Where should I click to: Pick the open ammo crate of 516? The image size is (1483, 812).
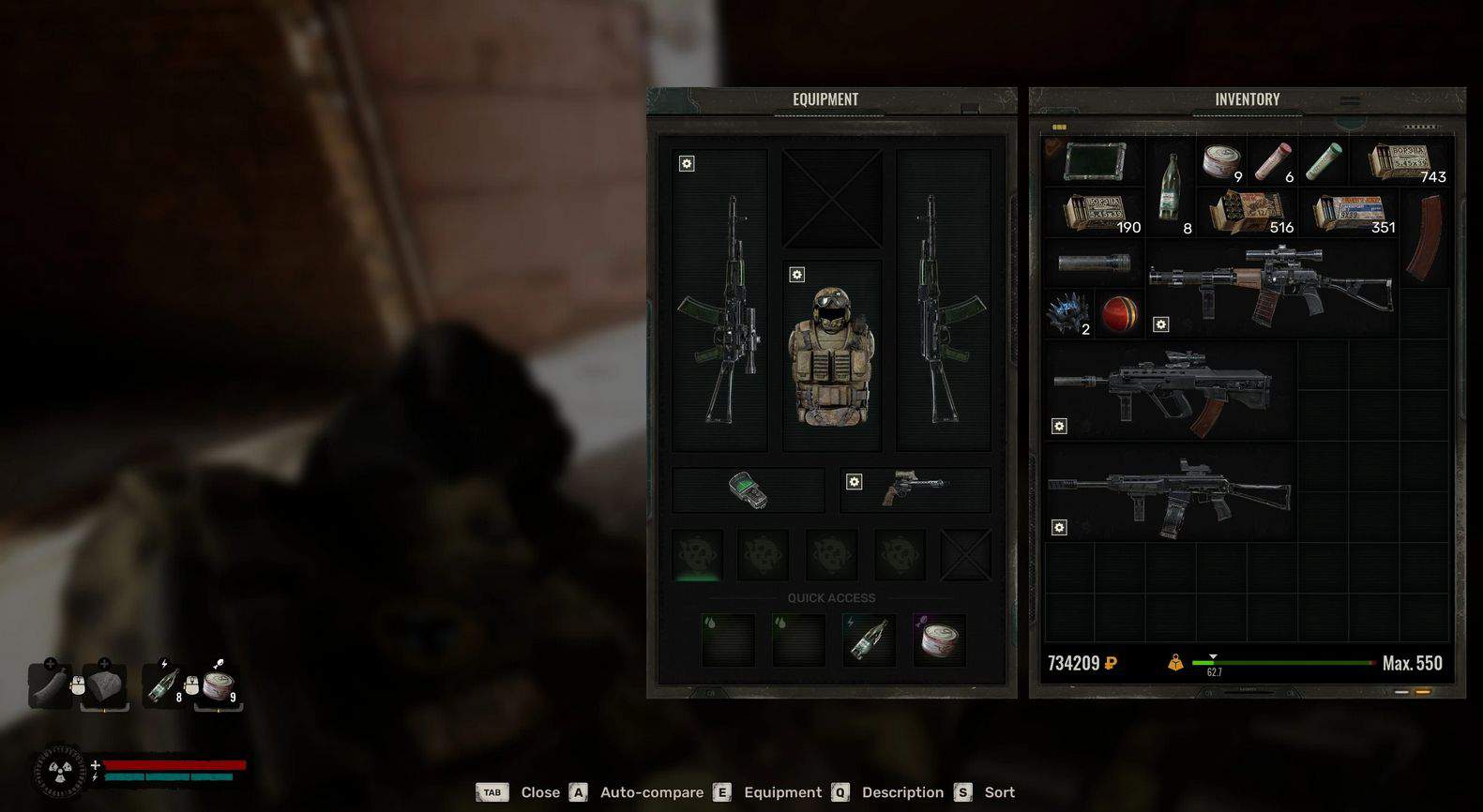tap(1247, 212)
